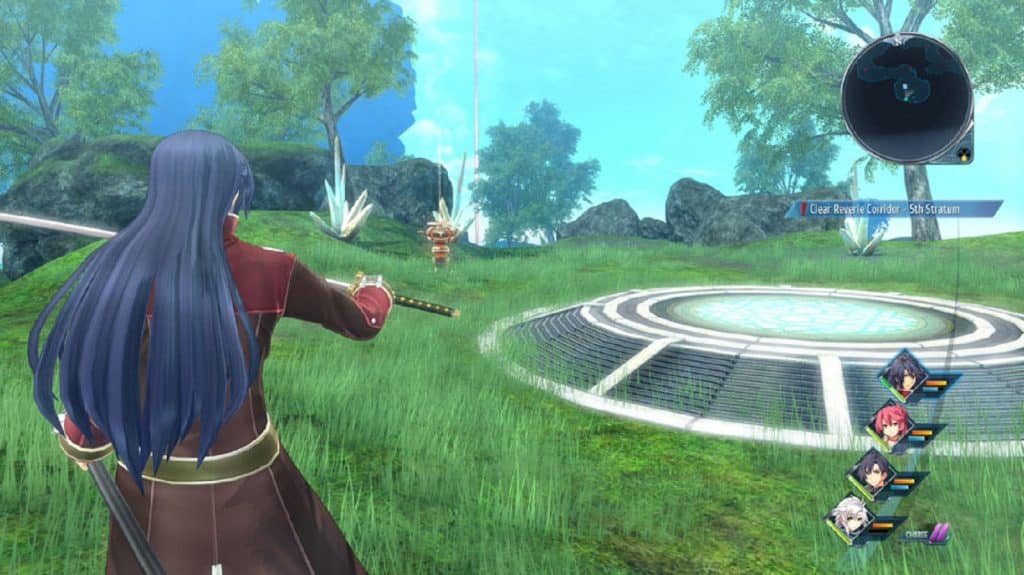The image size is (1024, 575).
Task: Select the Clear Reverie Corridor objective banner
Action: (895, 209)
